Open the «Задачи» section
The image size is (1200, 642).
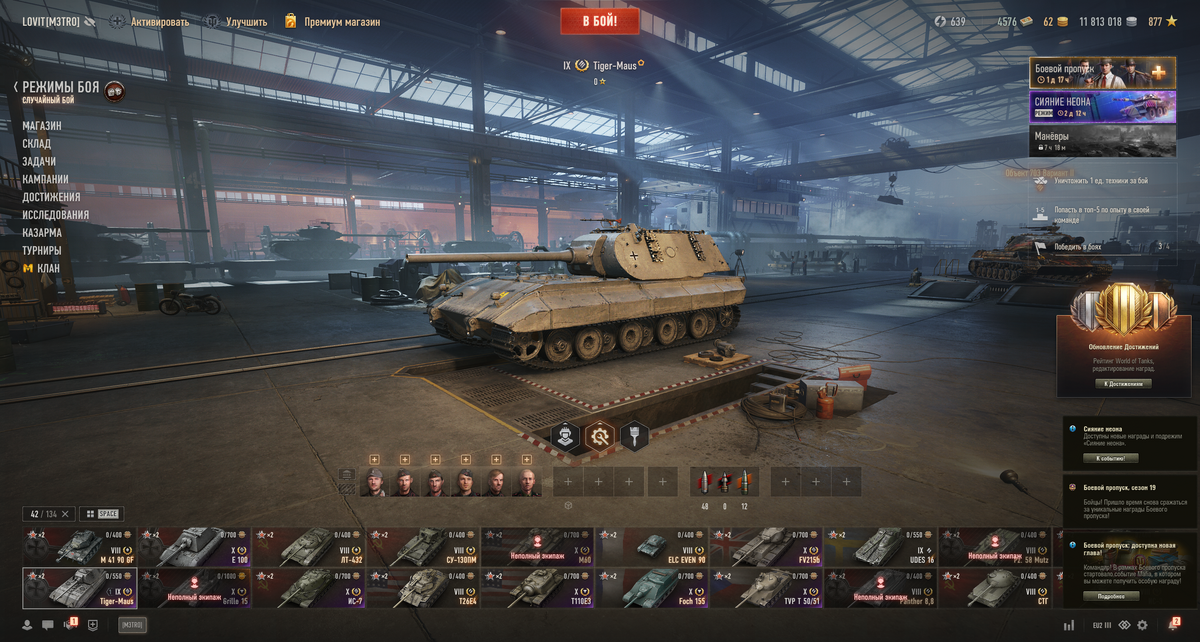click(39, 162)
